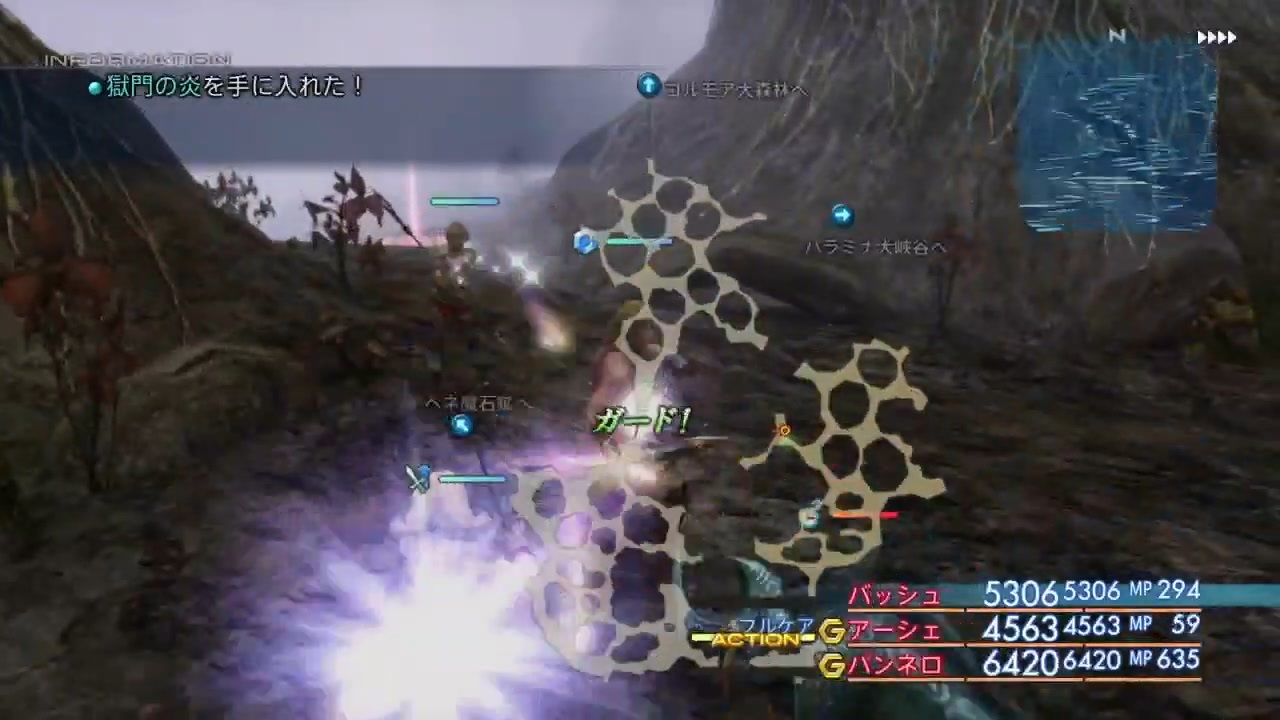The image size is (1280, 720).
Task: Click the バラミナ大峡谷へ exit arrow marker
Action: click(841, 214)
